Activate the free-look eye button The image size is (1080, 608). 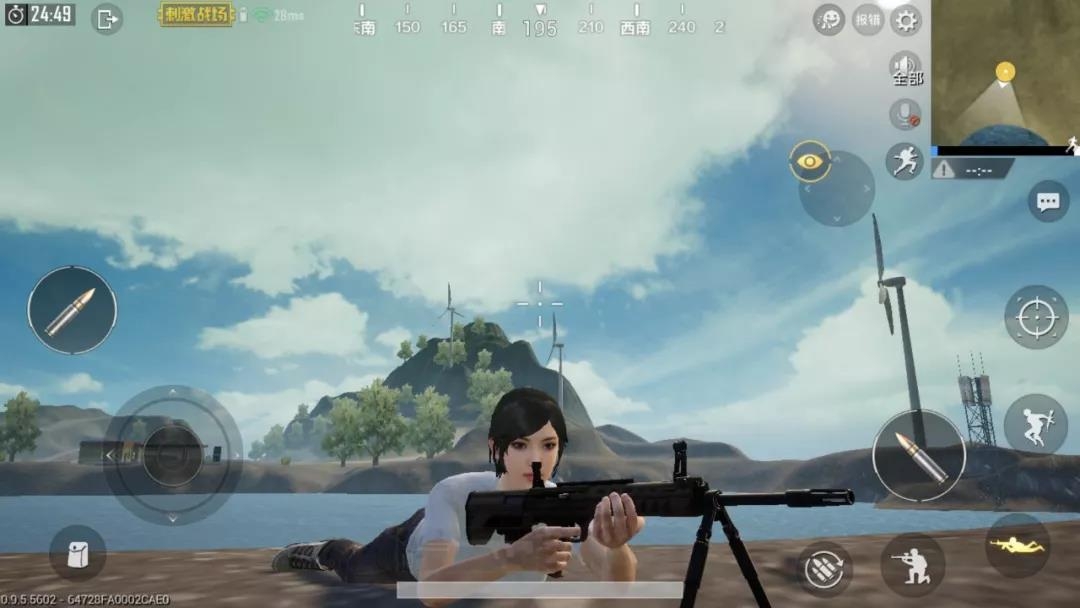[x=809, y=161]
